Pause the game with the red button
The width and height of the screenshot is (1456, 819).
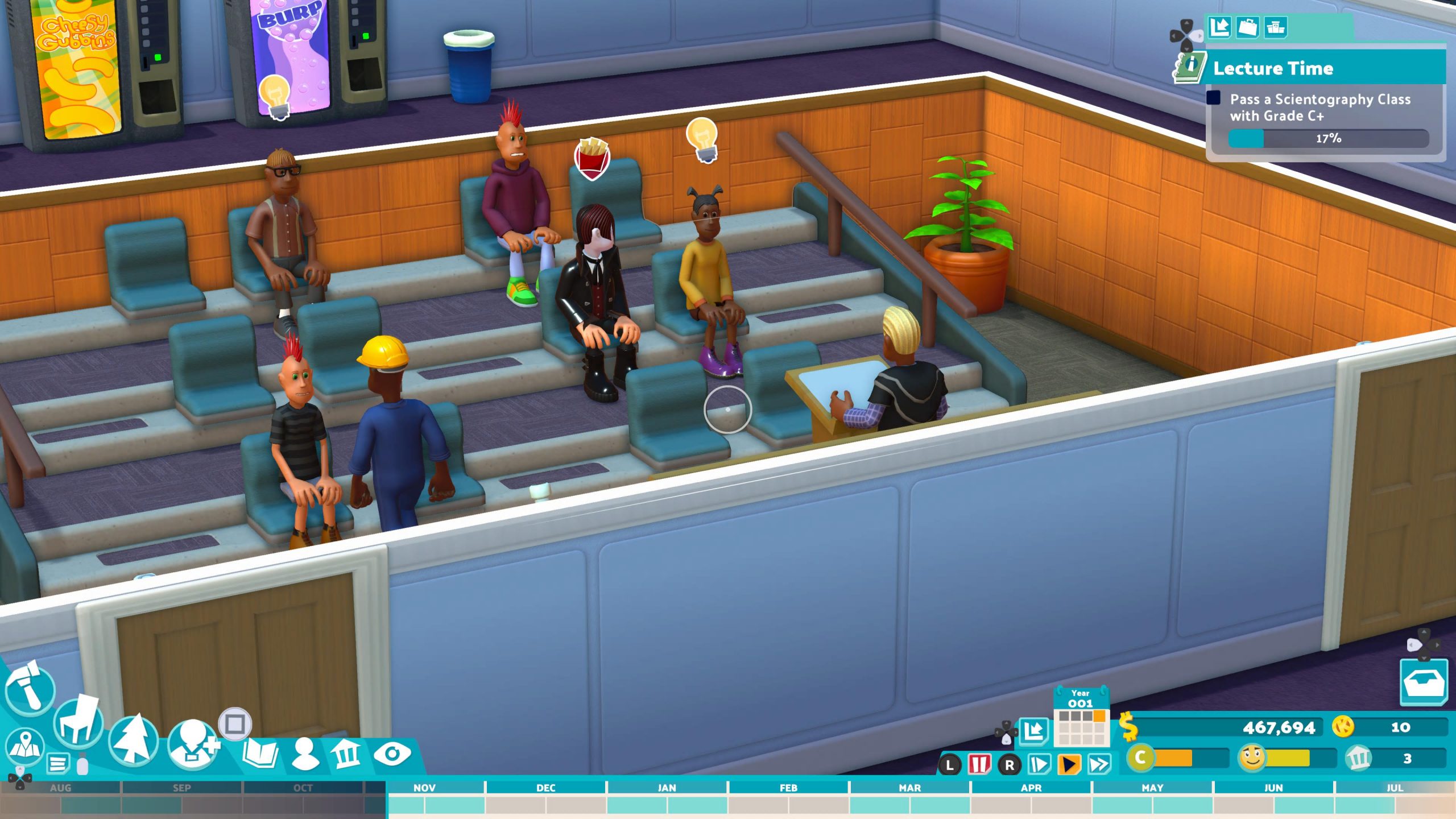tap(979, 764)
